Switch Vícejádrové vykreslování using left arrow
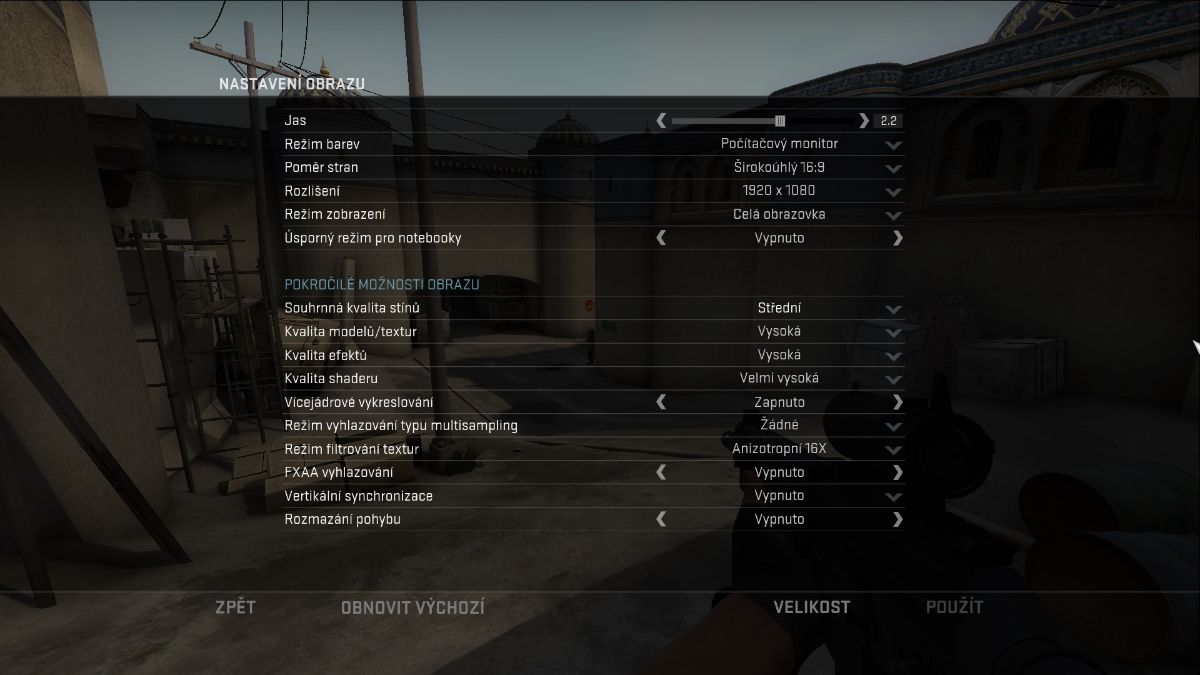This screenshot has height=675, width=1200. (x=661, y=402)
